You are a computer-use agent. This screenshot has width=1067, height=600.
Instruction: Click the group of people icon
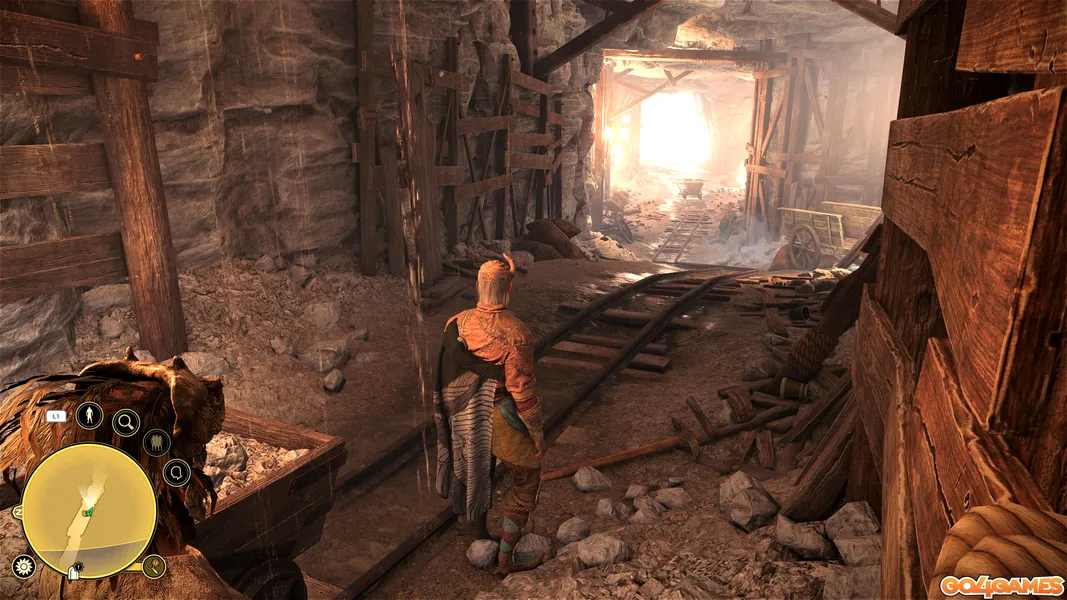[x=156, y=442]
